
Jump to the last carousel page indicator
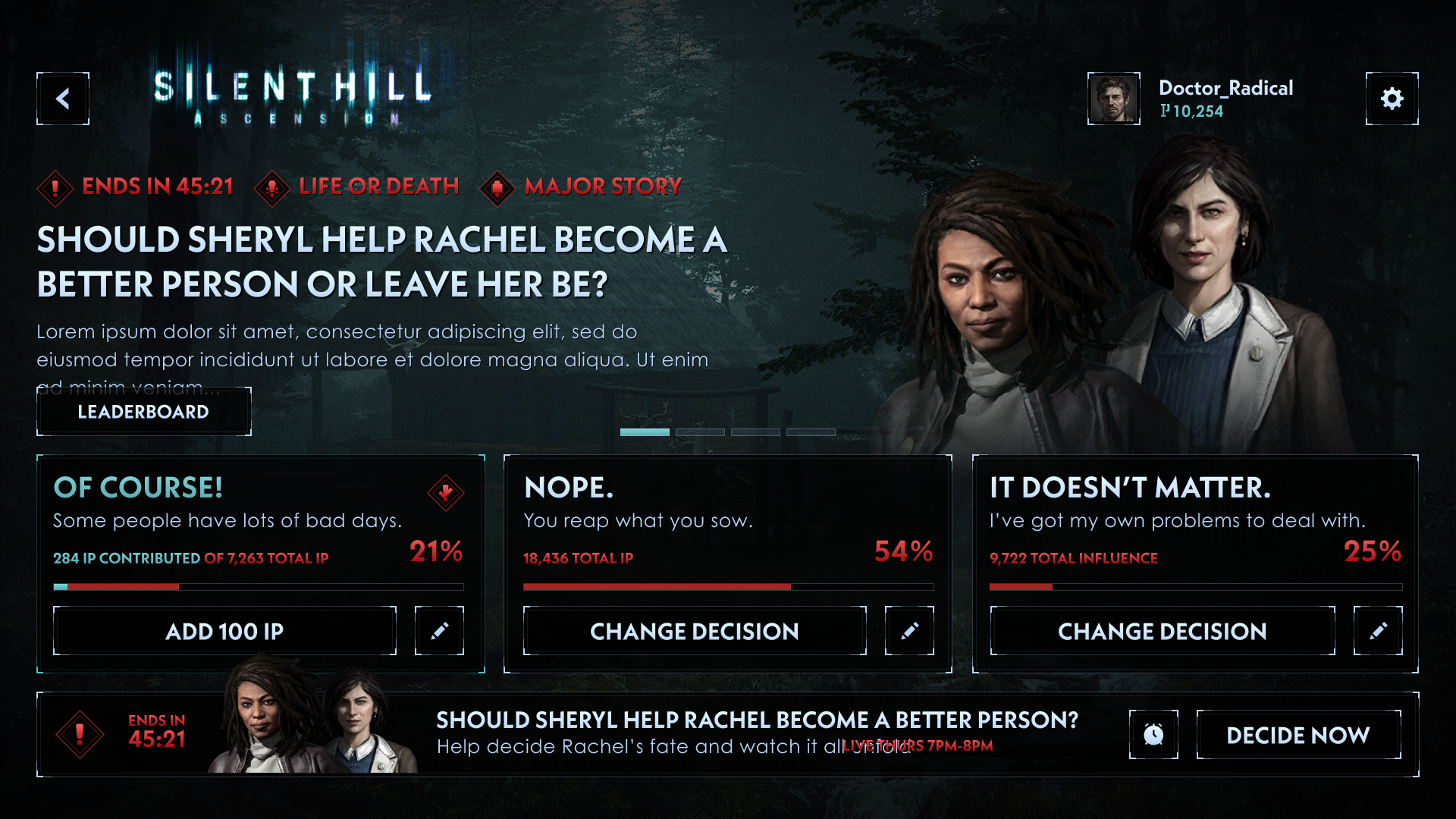[x=811, y=432]
